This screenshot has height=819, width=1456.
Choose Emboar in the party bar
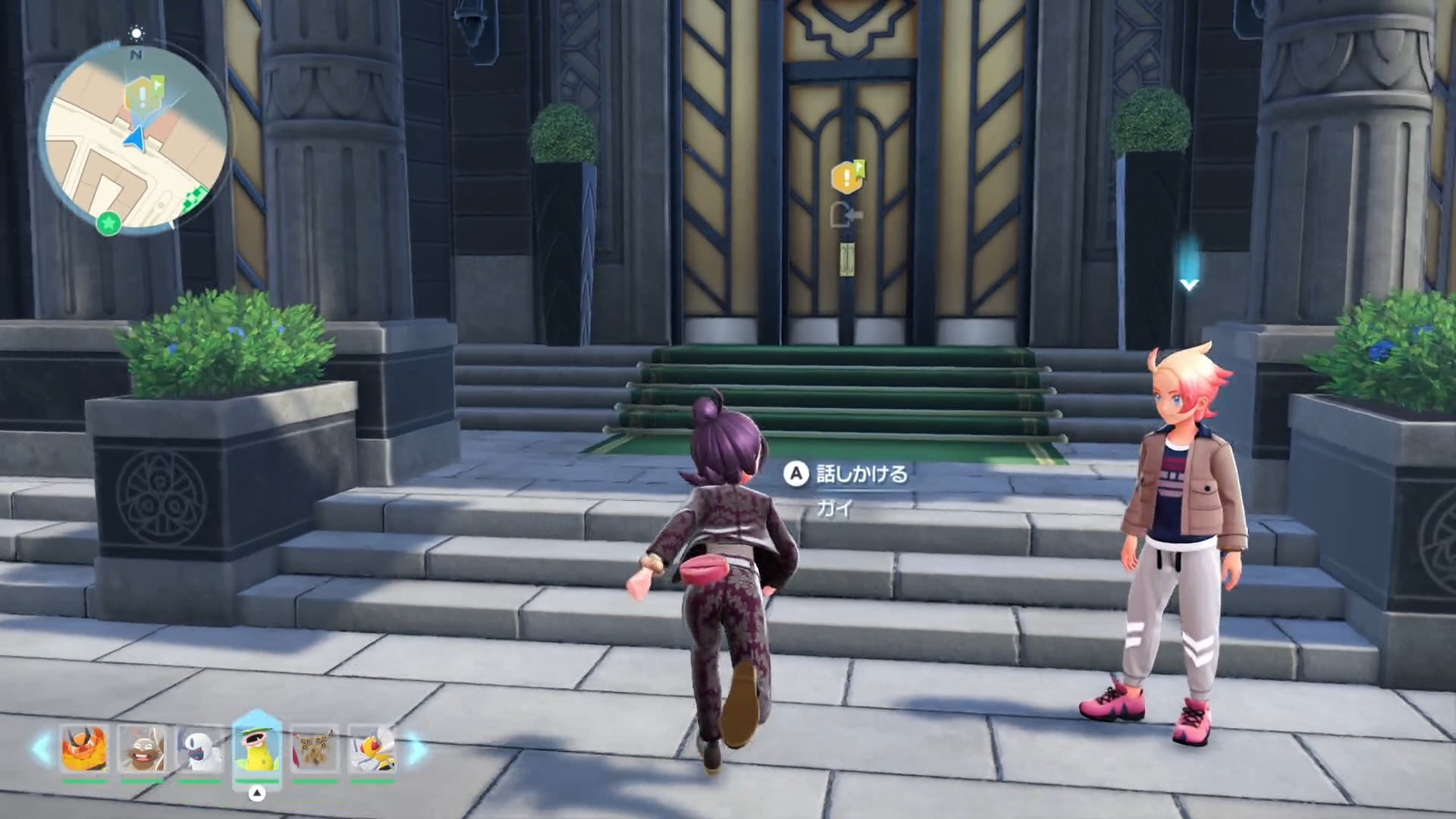coord(84,748)
